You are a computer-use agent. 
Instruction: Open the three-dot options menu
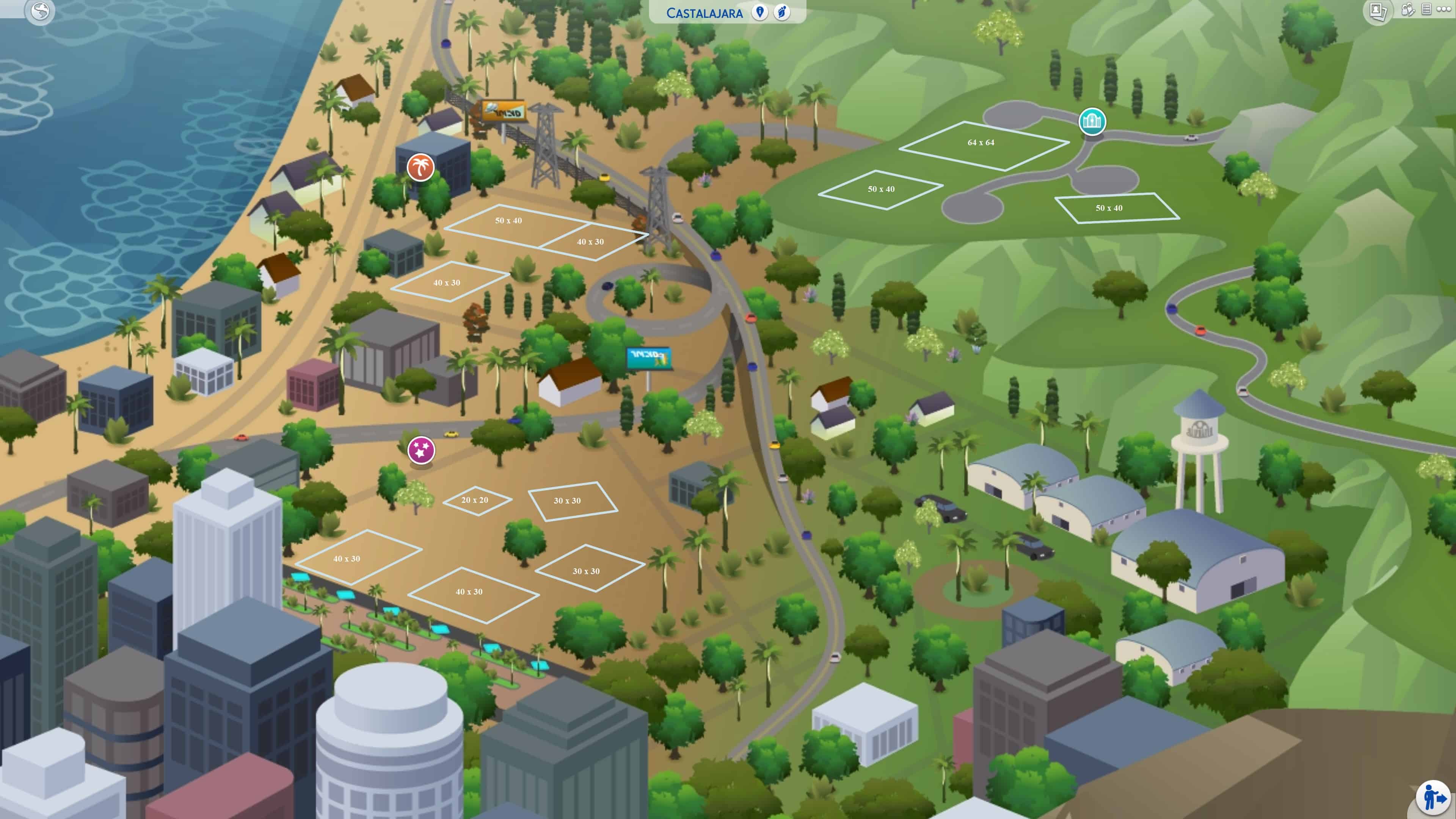tap(1443, 9)
